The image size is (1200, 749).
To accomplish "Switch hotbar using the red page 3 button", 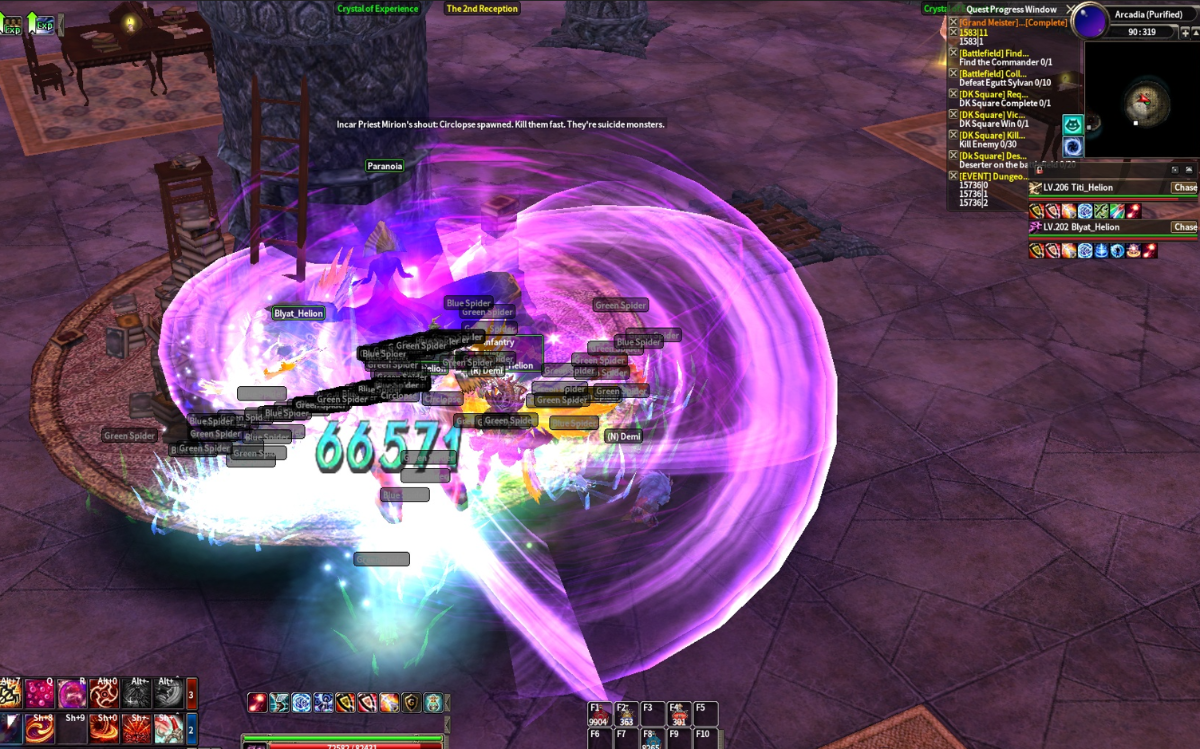I will [x=192, y=692].
